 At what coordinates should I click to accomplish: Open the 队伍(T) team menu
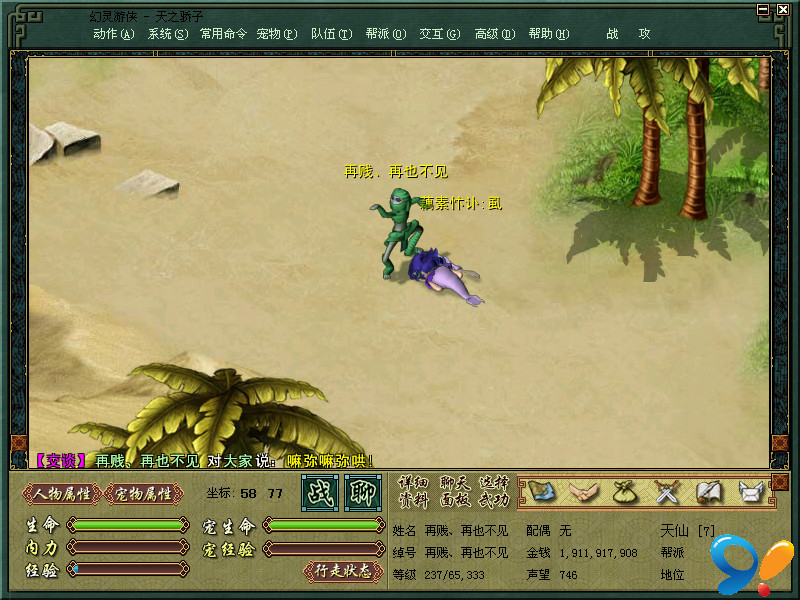[331, 34]
